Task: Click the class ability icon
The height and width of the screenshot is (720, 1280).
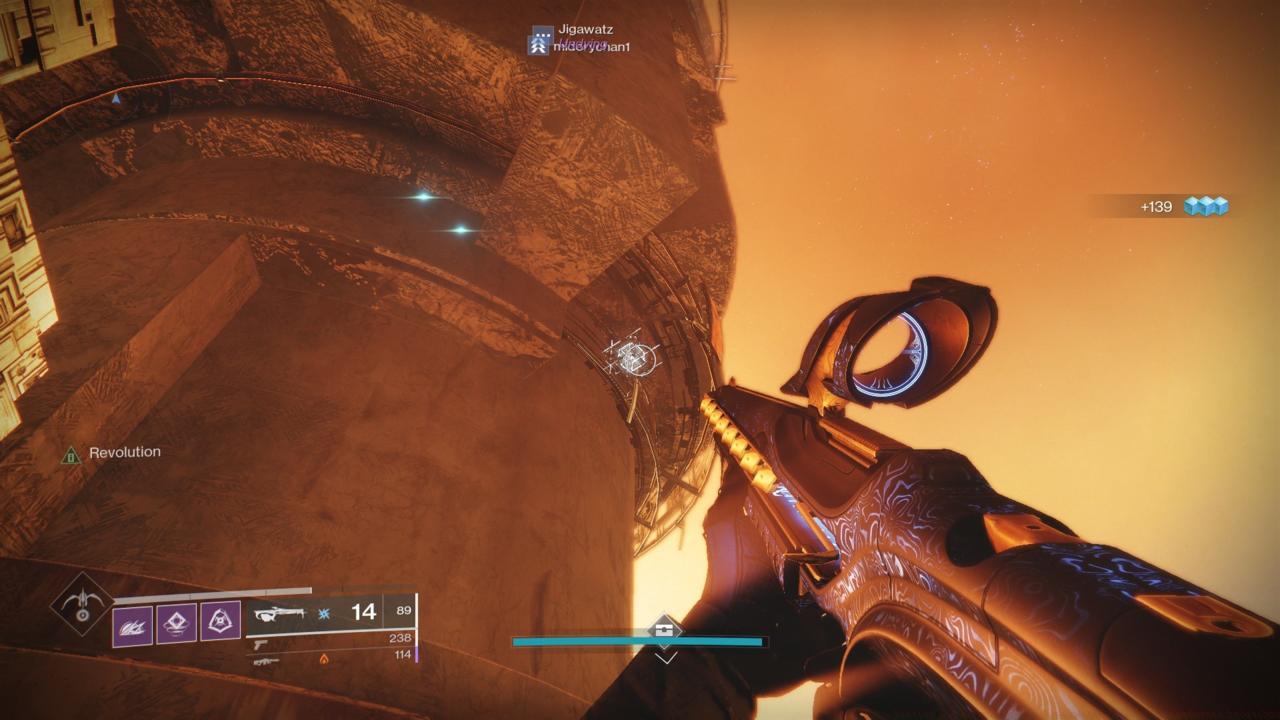Action: 220,620
